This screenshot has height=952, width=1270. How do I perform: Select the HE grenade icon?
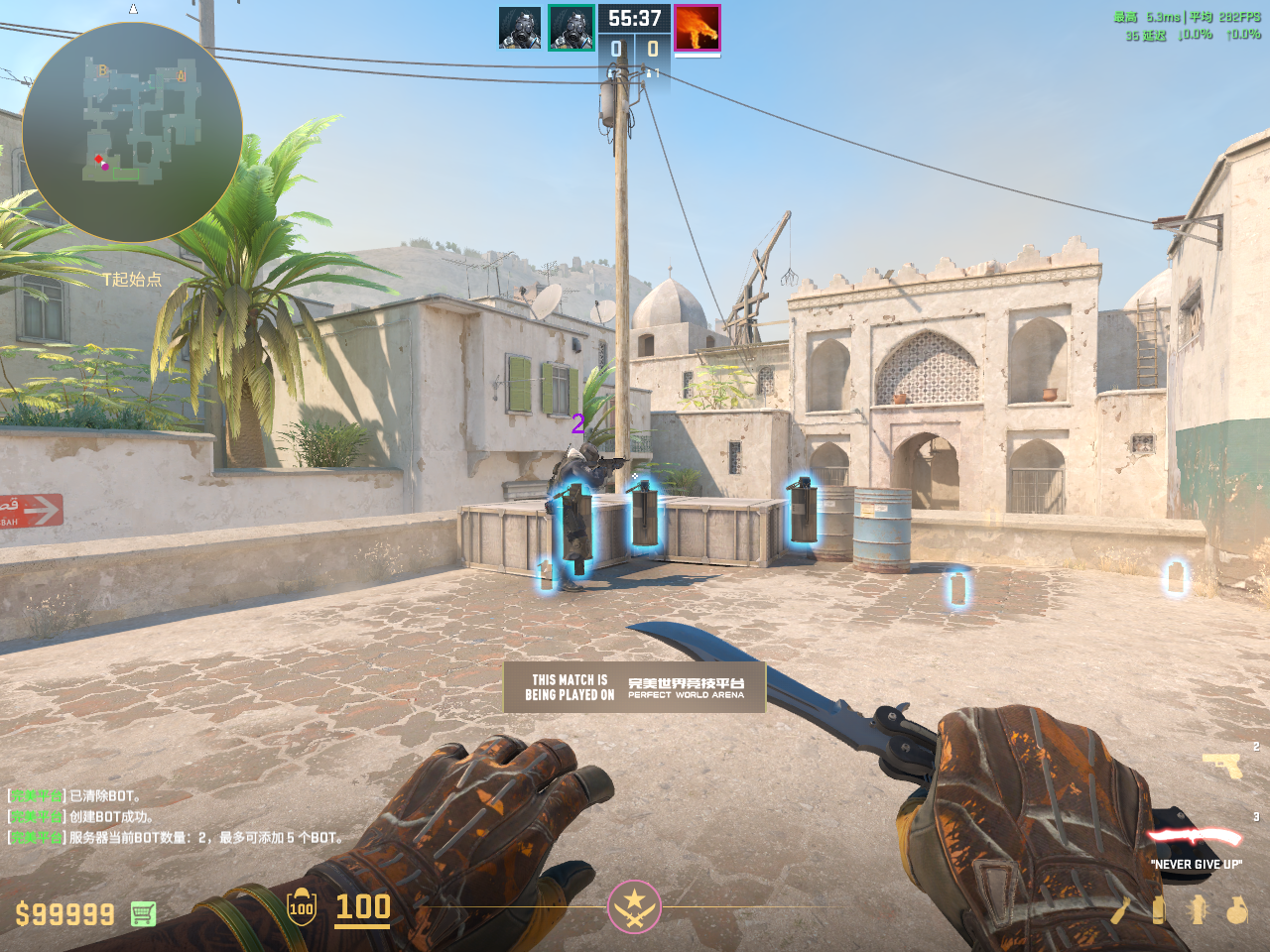click(x=1236, y=909)
